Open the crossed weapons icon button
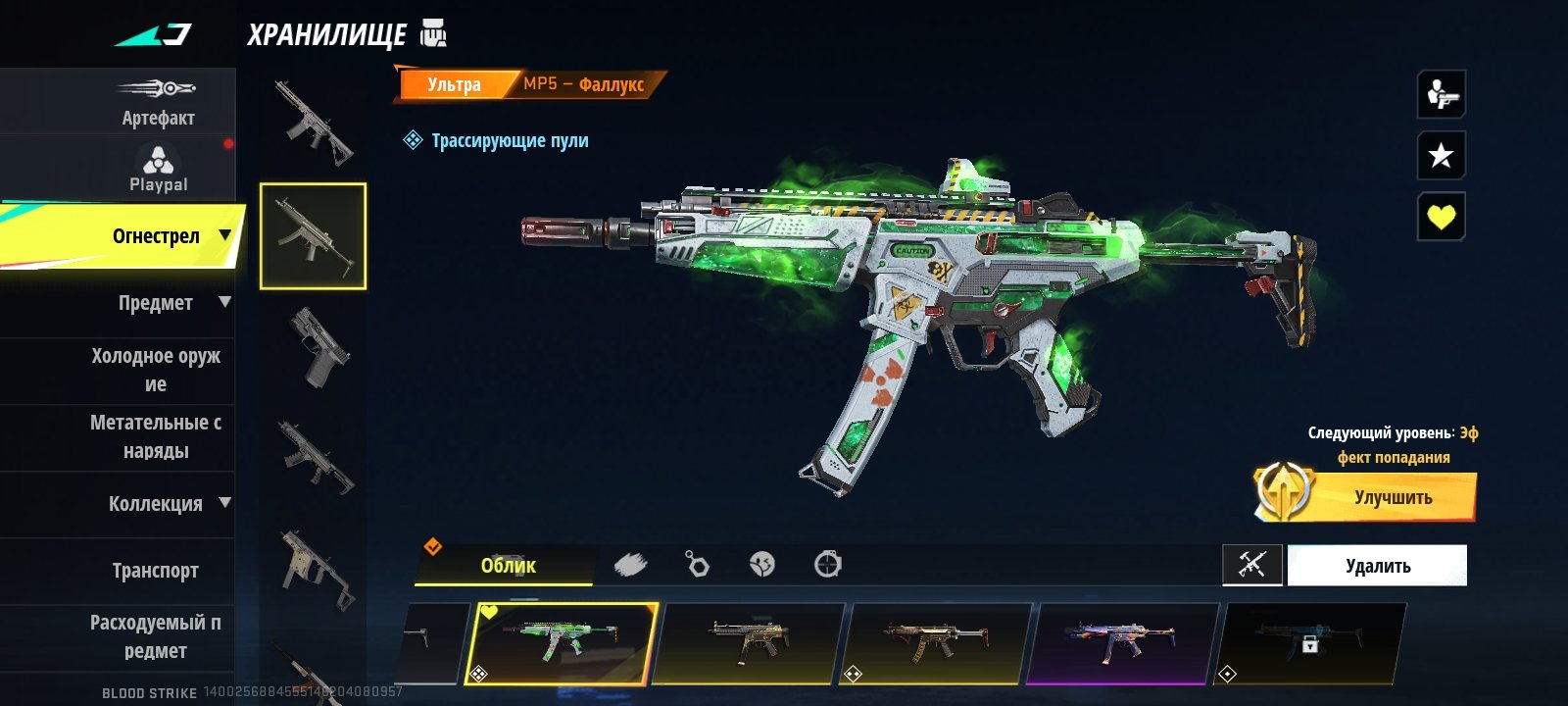The image size is (1568, 706). 1251,565
